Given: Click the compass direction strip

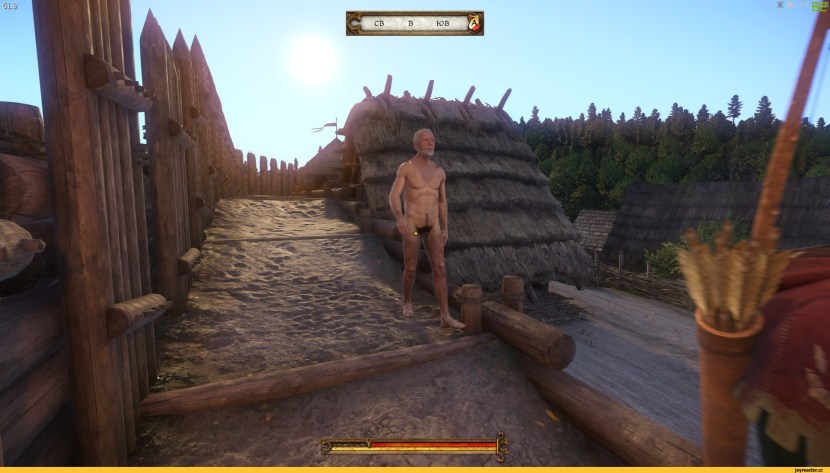Looking at the screenshot, I should point(410,23).
